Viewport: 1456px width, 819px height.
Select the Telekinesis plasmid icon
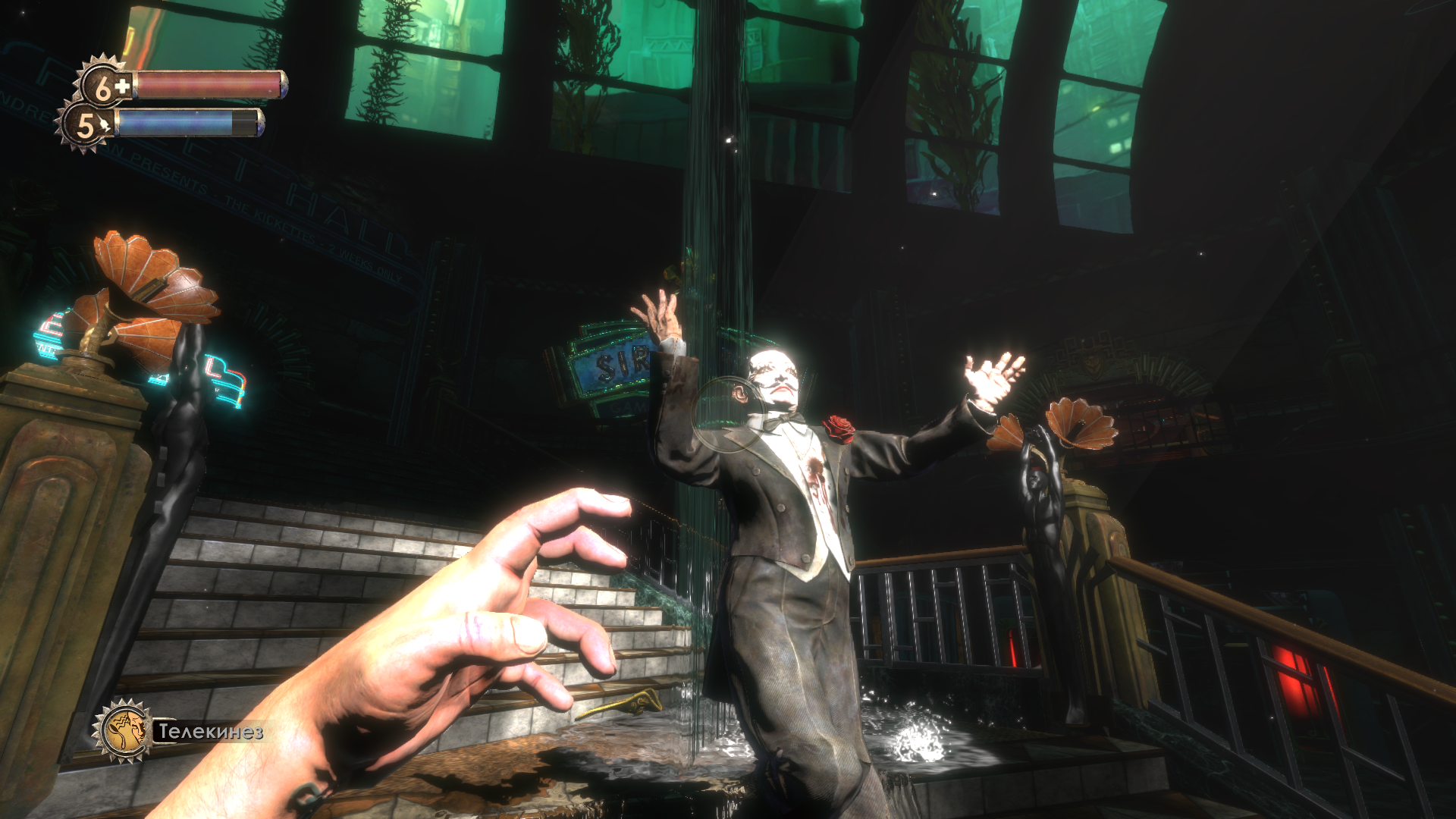124,731
